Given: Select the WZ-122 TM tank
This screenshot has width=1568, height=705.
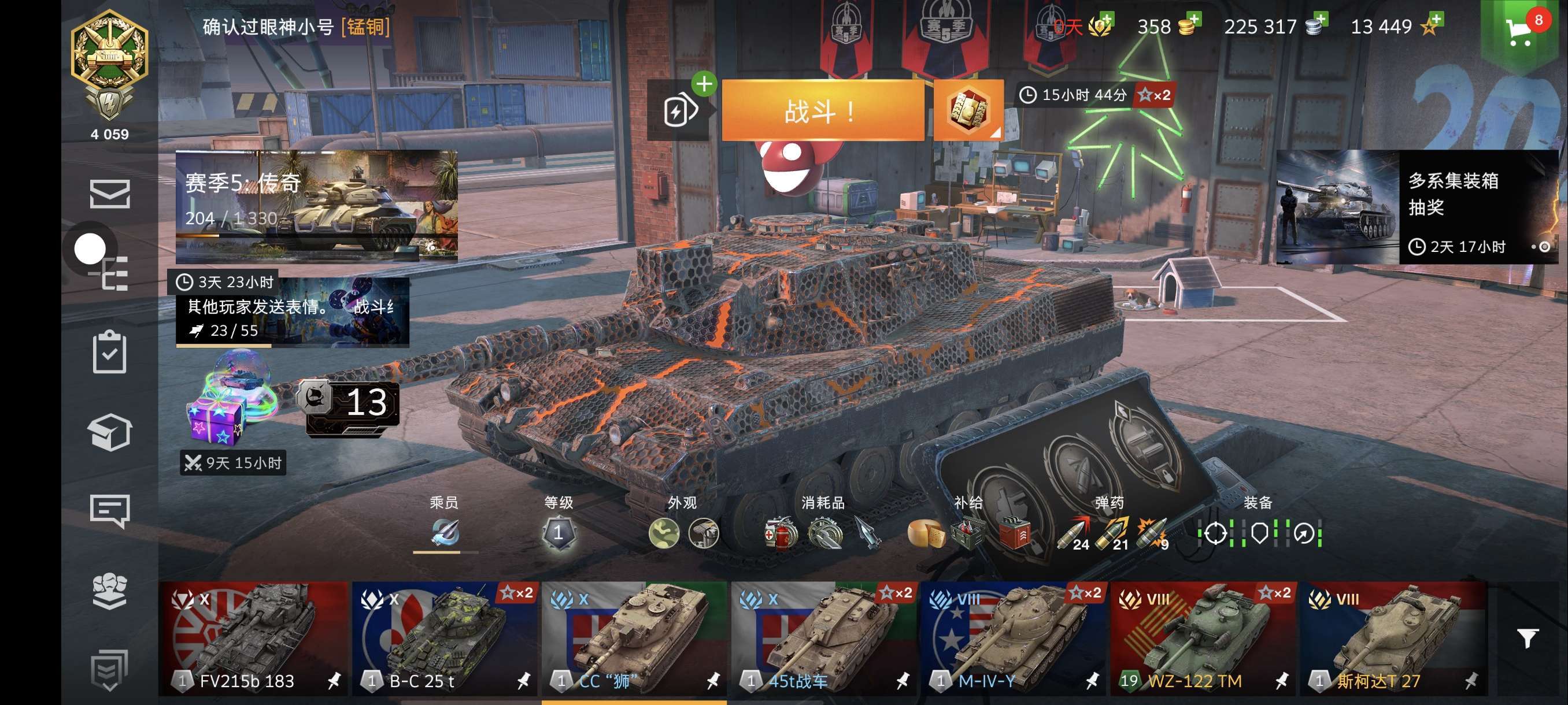Looking at the screenshot, I should pos(1203,637).
